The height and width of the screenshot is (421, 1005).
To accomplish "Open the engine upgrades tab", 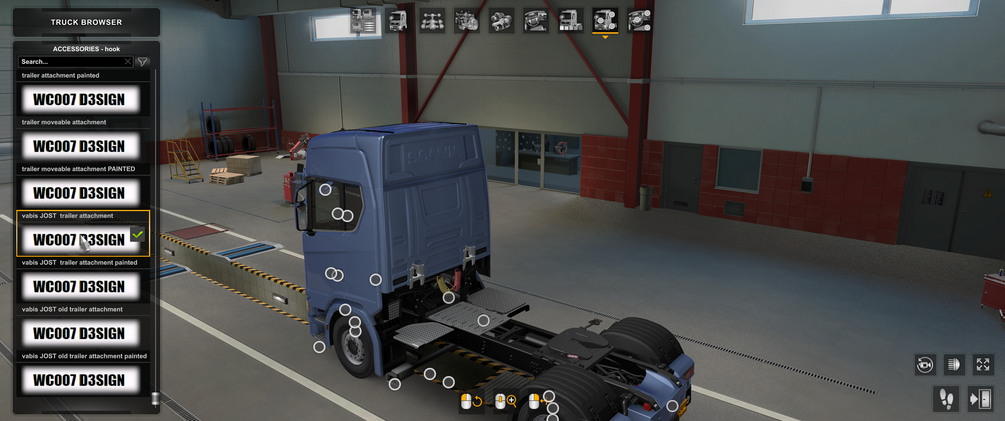I will pyautogui.click(x=466, y=20).
